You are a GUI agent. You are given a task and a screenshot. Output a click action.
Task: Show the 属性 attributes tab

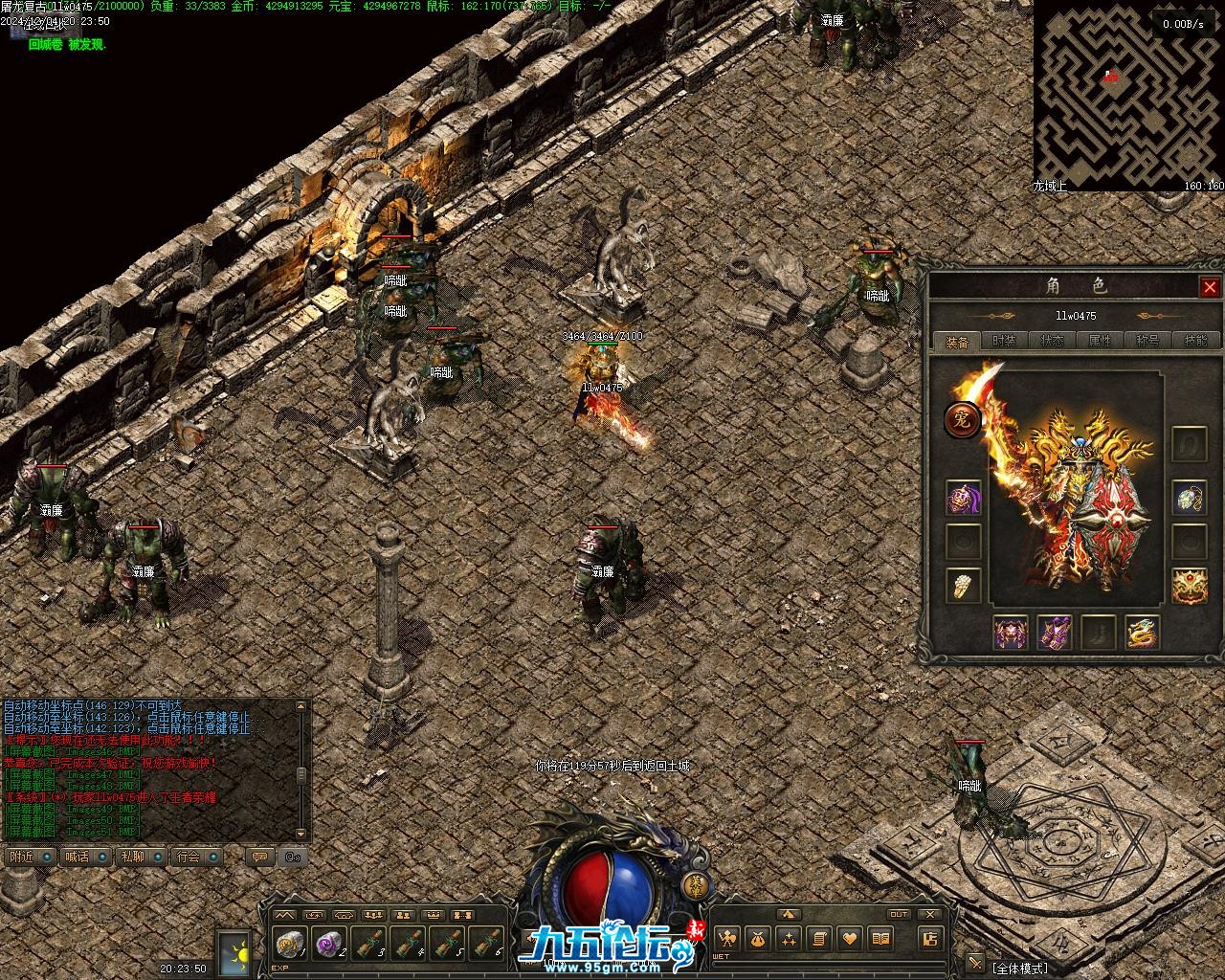pos(1100,341)
